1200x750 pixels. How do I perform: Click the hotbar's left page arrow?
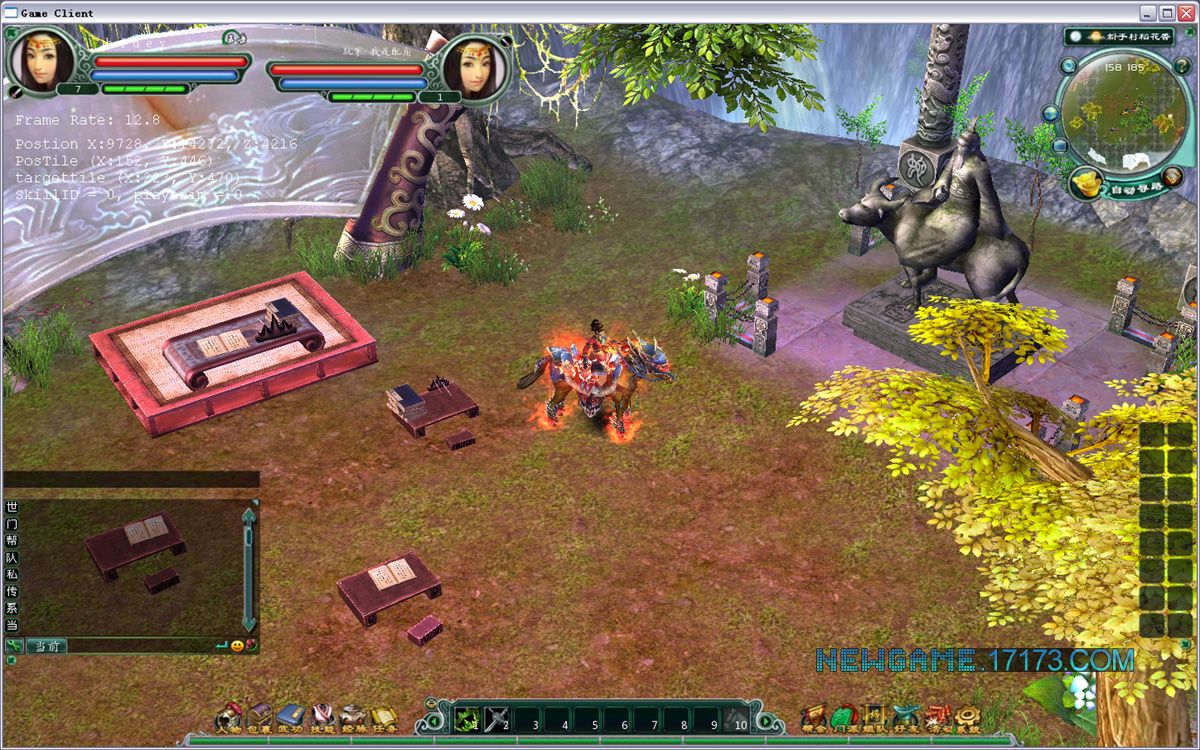click(433, 719)
